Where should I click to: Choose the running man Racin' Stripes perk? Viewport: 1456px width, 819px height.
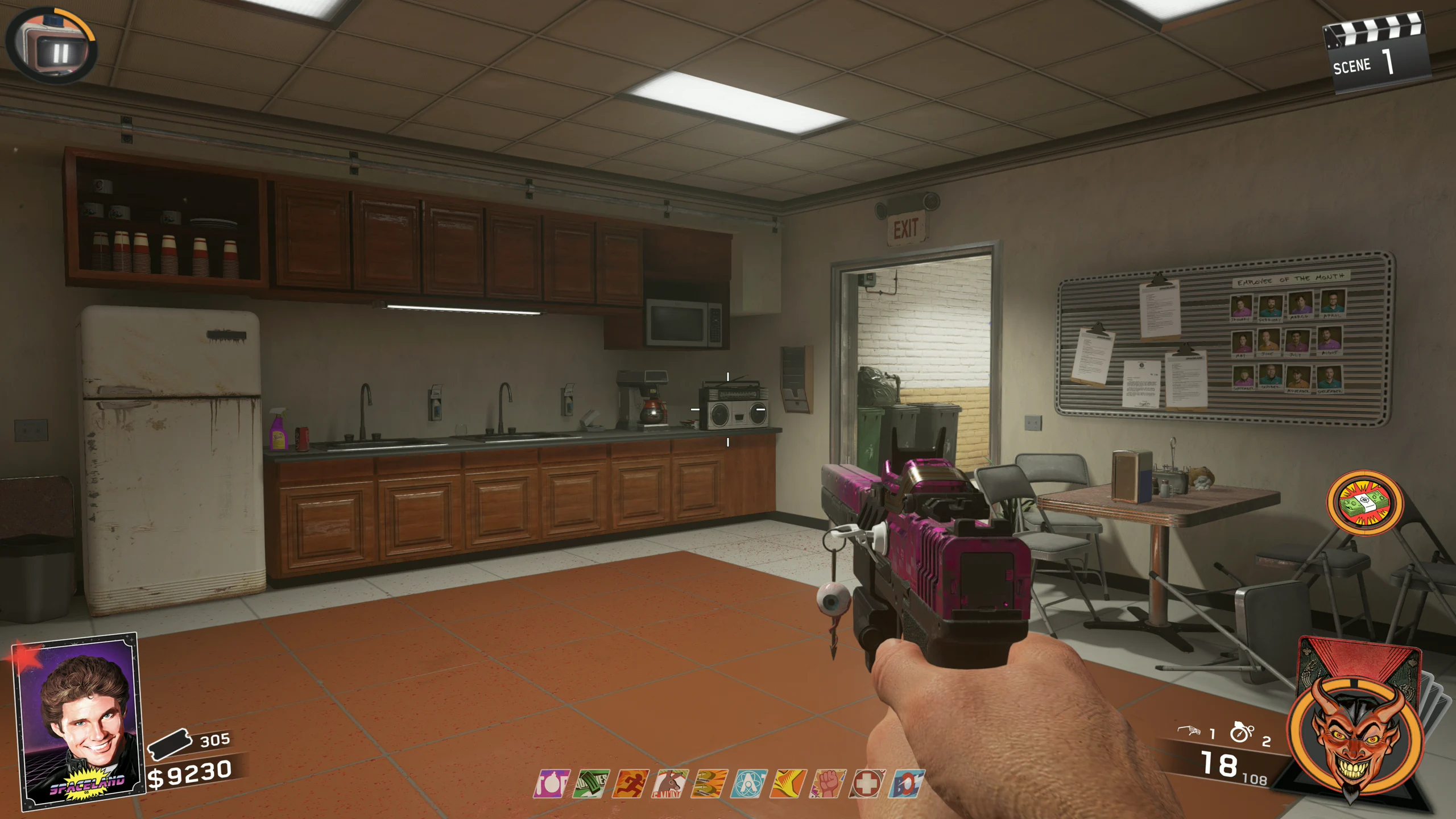630,784
